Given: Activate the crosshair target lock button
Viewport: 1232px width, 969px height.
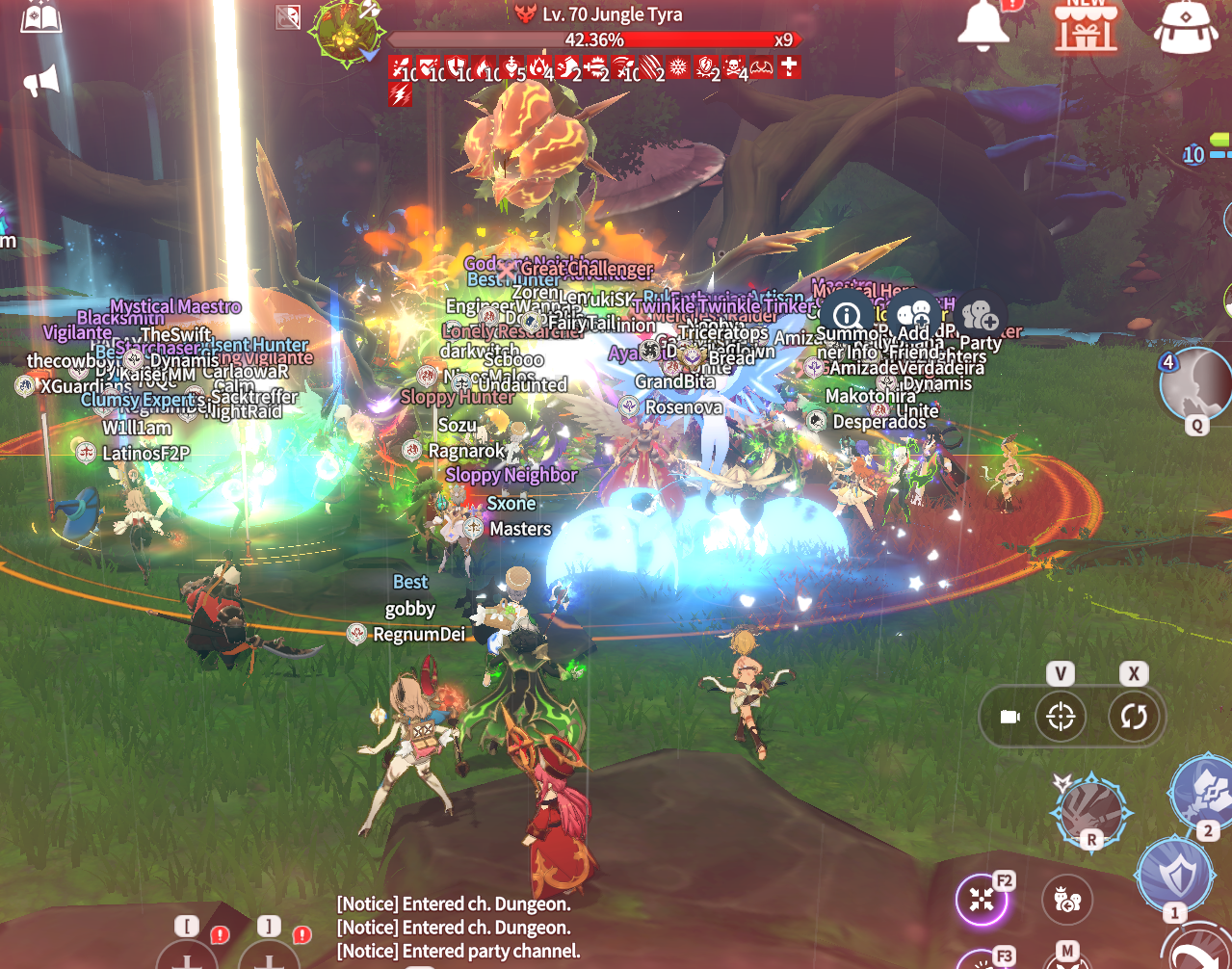Looking at the screenshot, I should tap(1061, 717).
